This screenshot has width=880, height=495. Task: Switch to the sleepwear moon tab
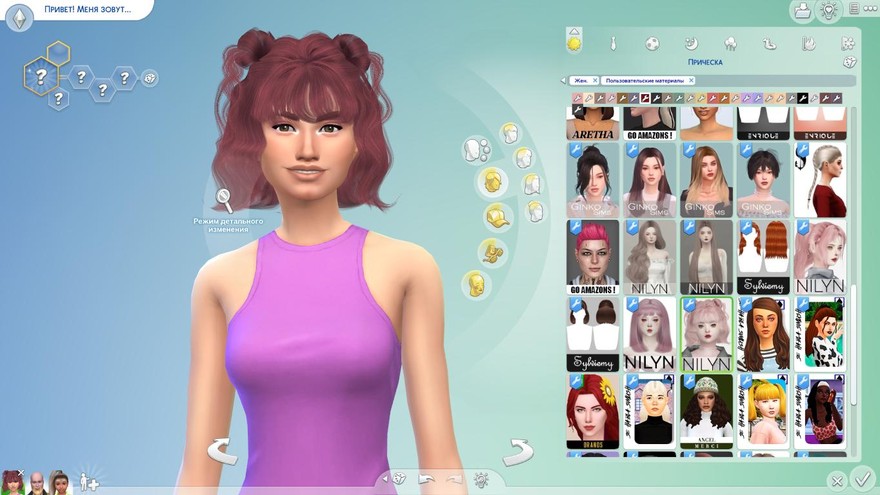point(691,43)
